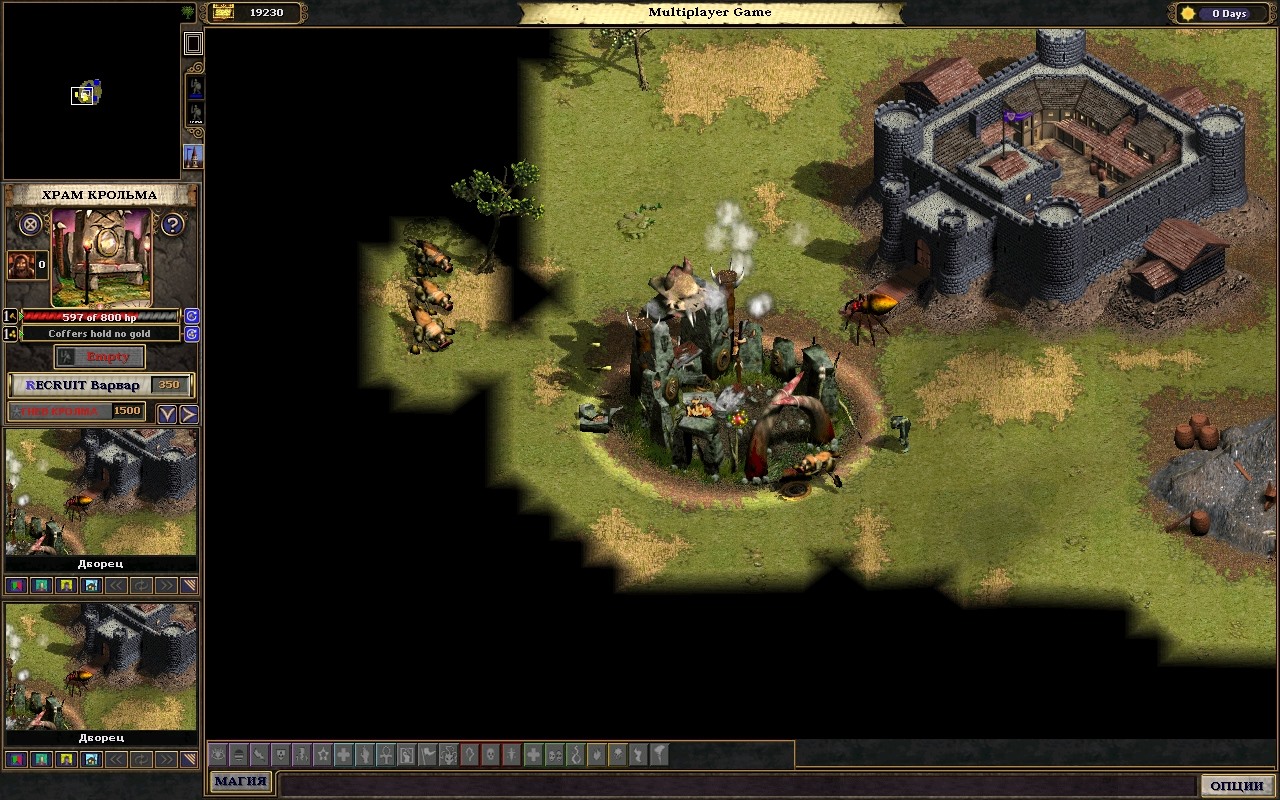
Task: Open the question mark help button
Action: (172, 224)
